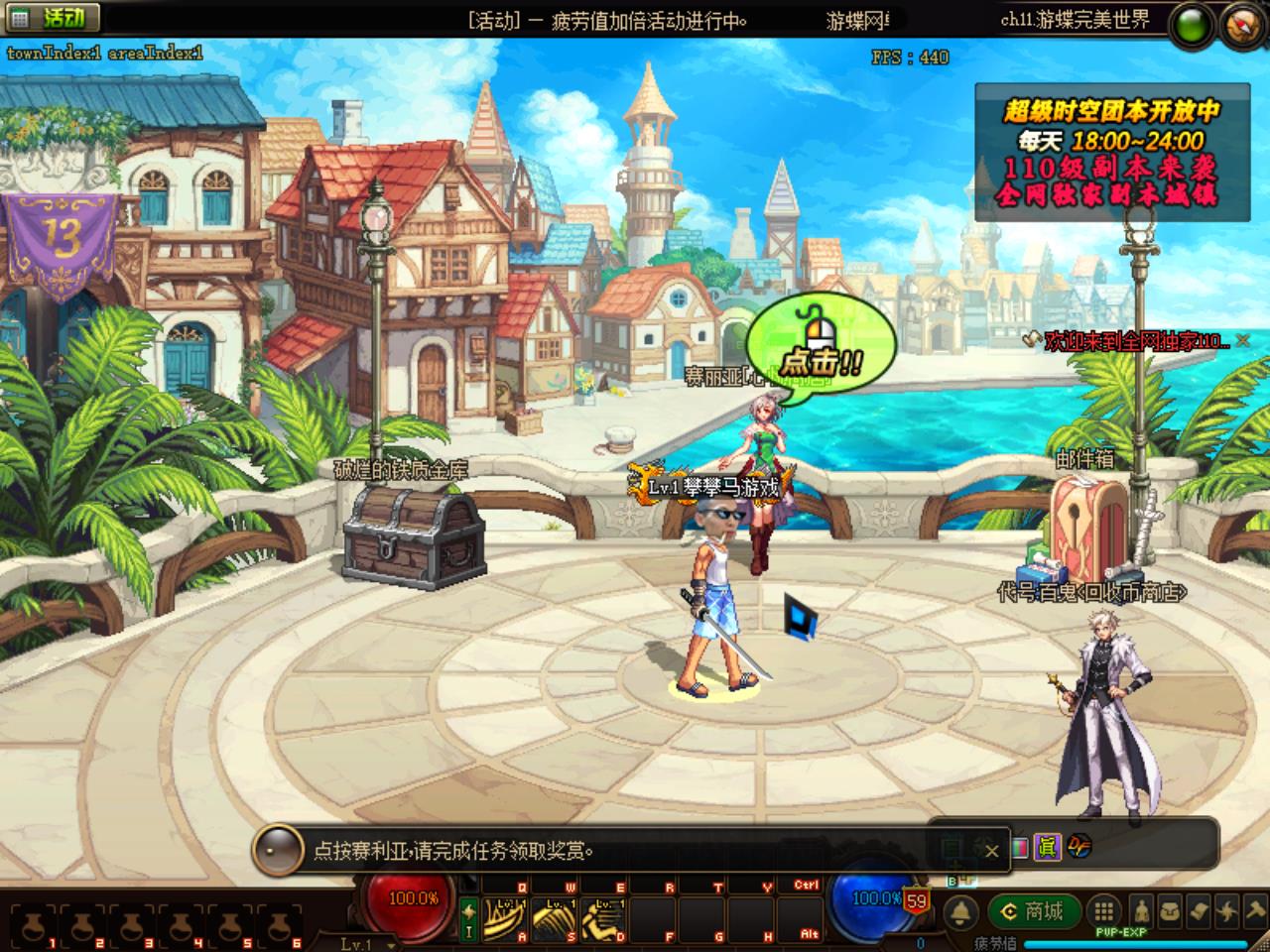Click the bell notification icon
The width and height of the screenshot is (1270, 952).
click(959, 912)
